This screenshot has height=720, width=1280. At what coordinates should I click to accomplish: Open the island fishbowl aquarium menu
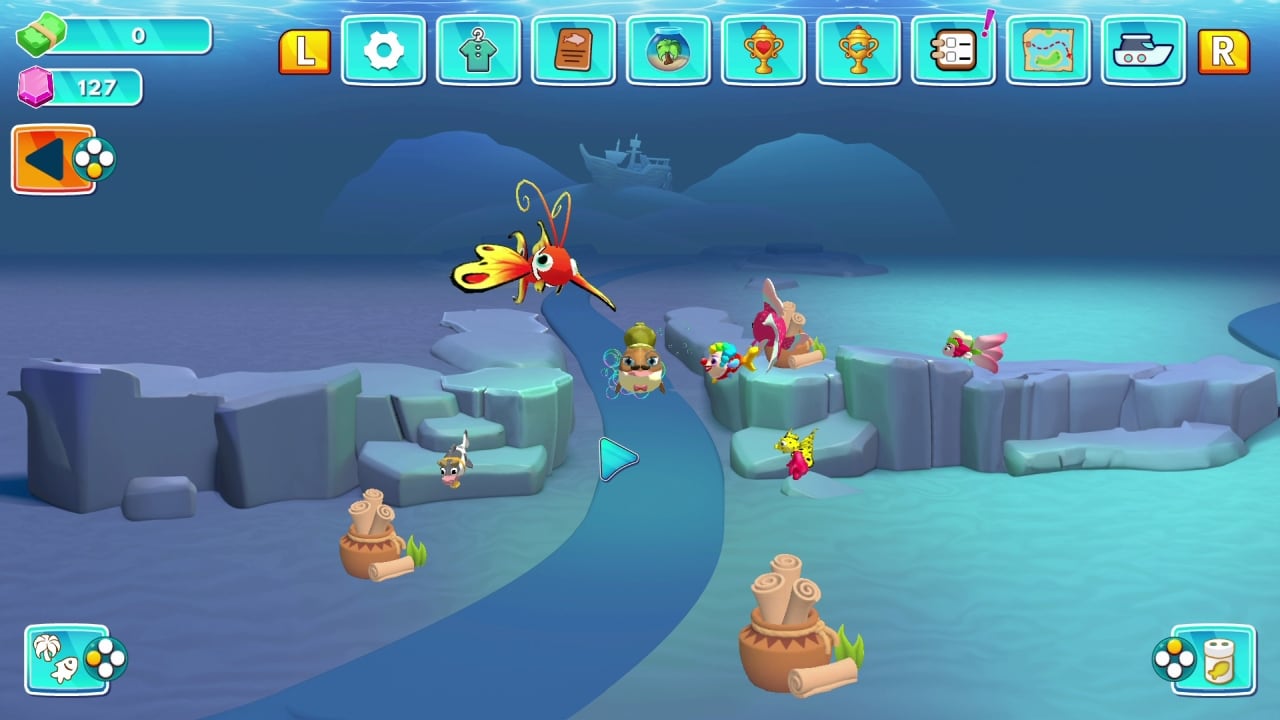tap(668, 50)
